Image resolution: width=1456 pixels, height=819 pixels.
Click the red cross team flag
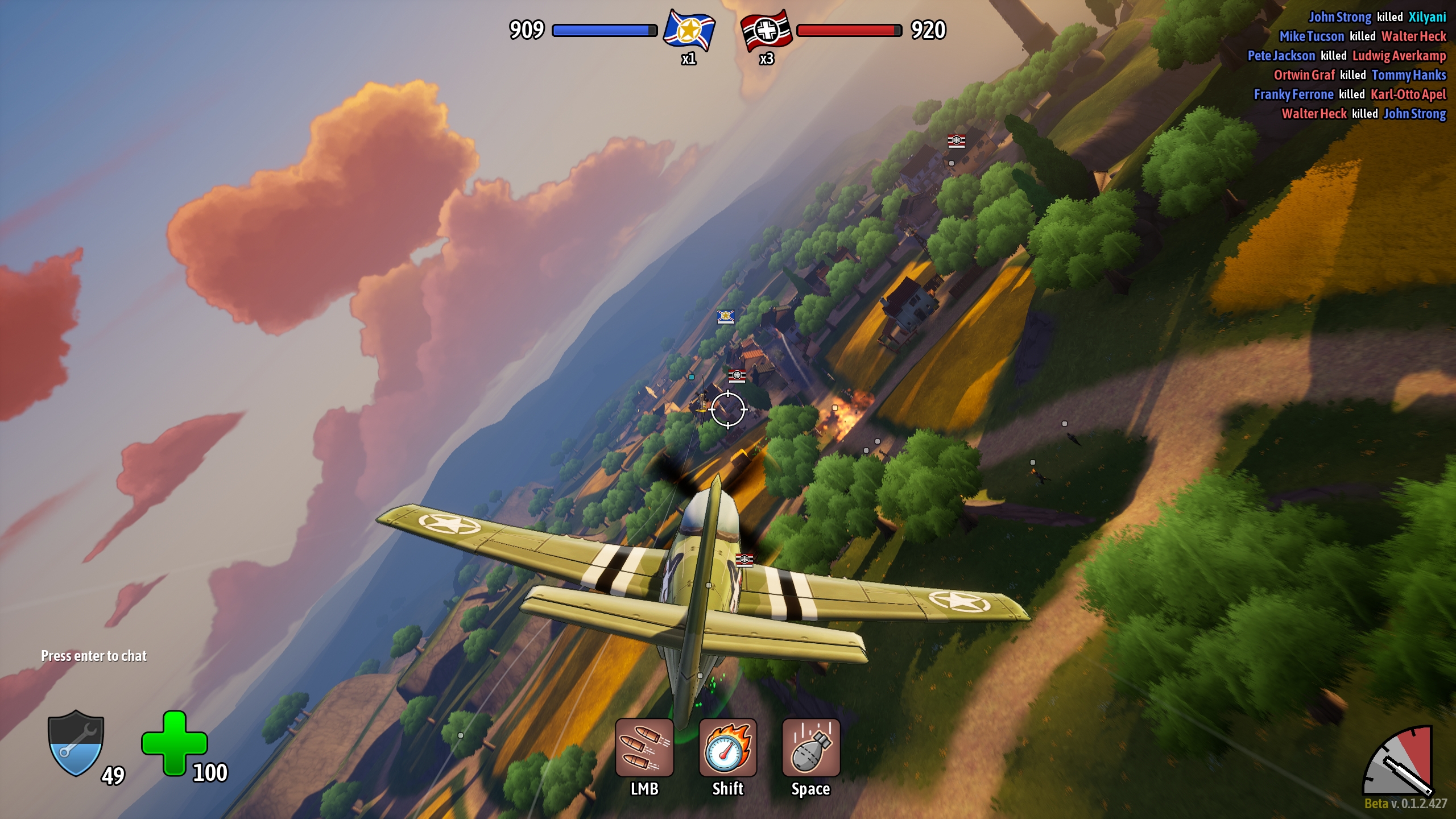click(766, 30)
